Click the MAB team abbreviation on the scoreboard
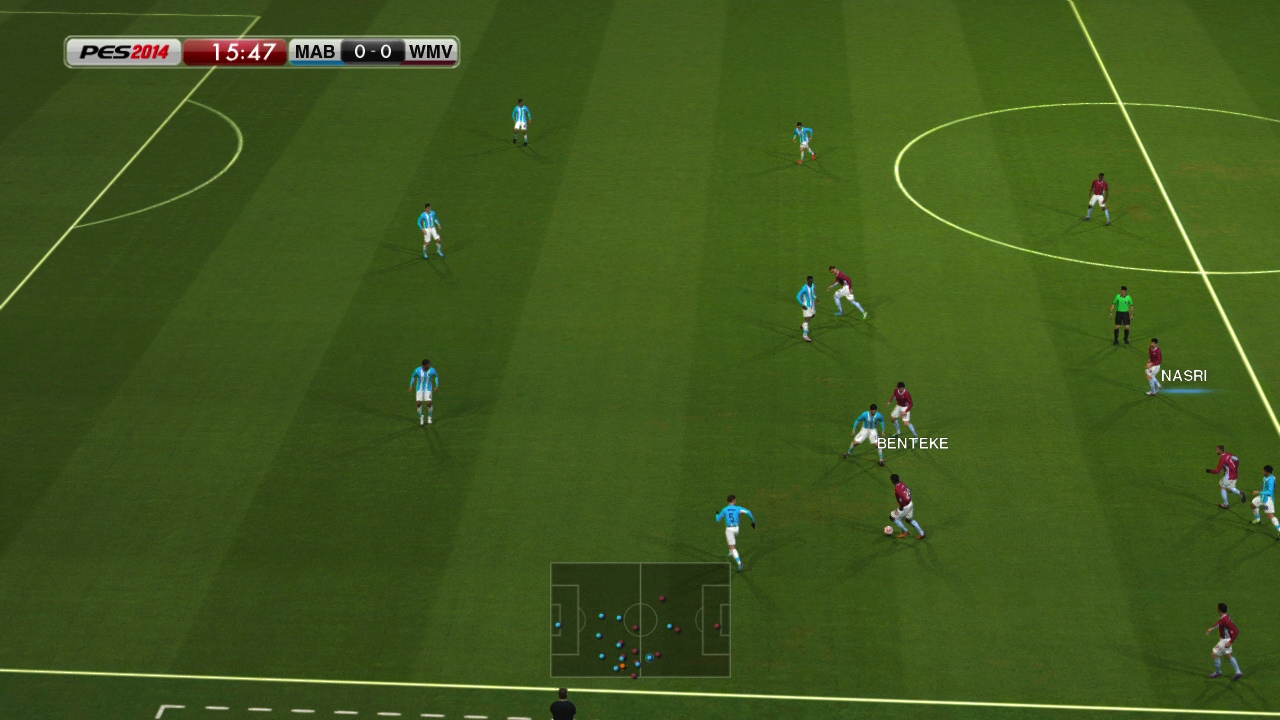1280x720 pixels. pyautogui.click(x=314, y=51)
